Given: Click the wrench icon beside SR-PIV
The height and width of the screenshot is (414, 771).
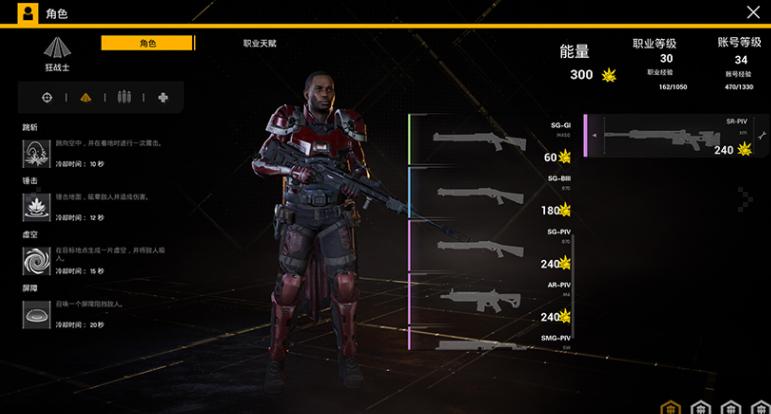Looking at the screenshot, I should click(761, 136).
